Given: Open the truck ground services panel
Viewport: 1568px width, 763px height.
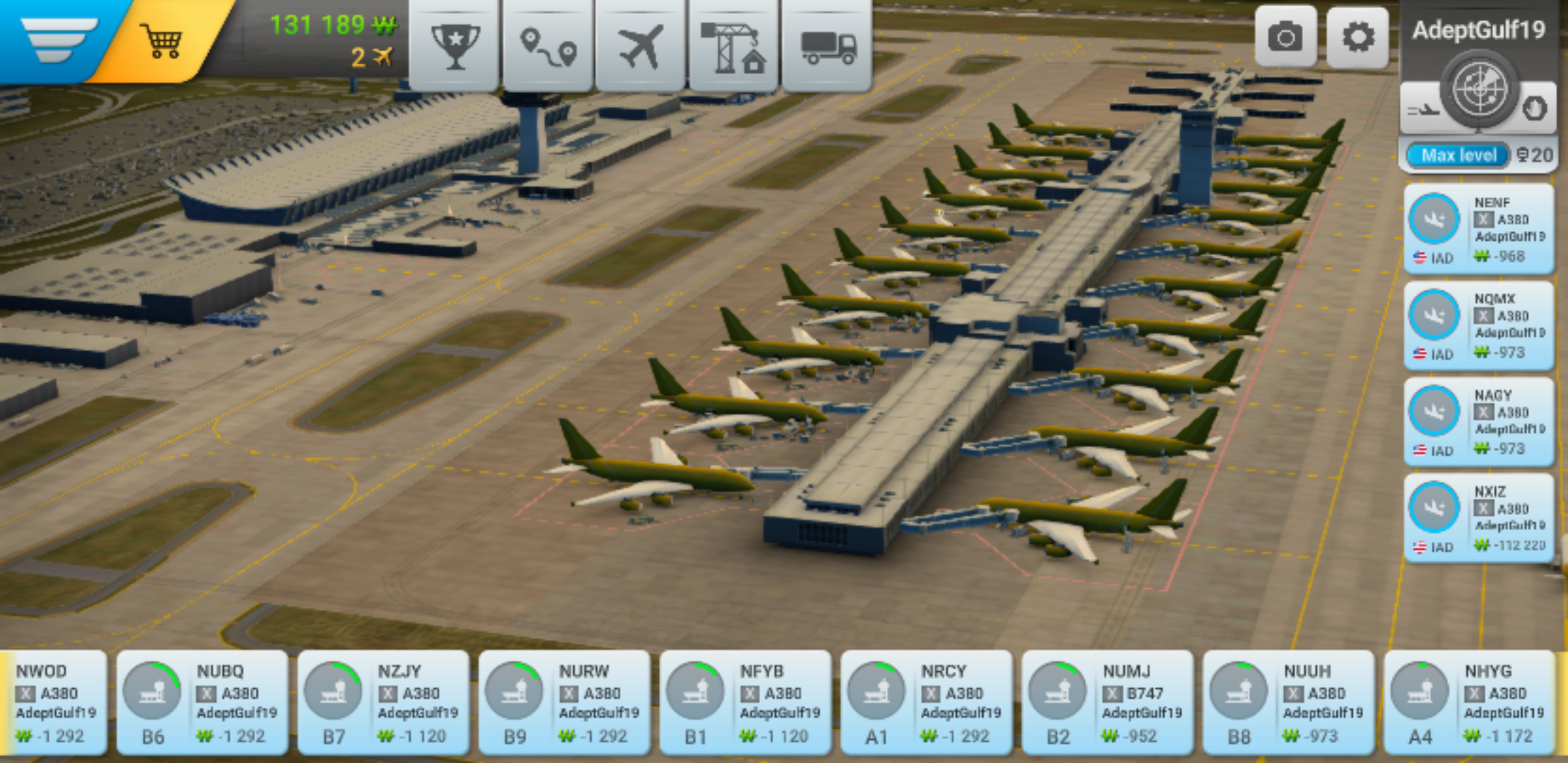Looking at the screenshot, I should 827,46.
